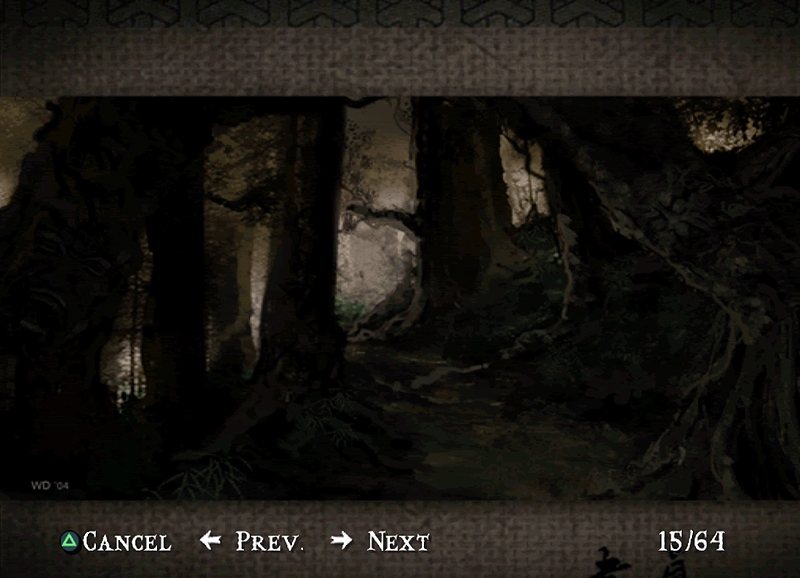800x578 pixels.
Task: Show the Next gallery image
Action: click(381, 542)
